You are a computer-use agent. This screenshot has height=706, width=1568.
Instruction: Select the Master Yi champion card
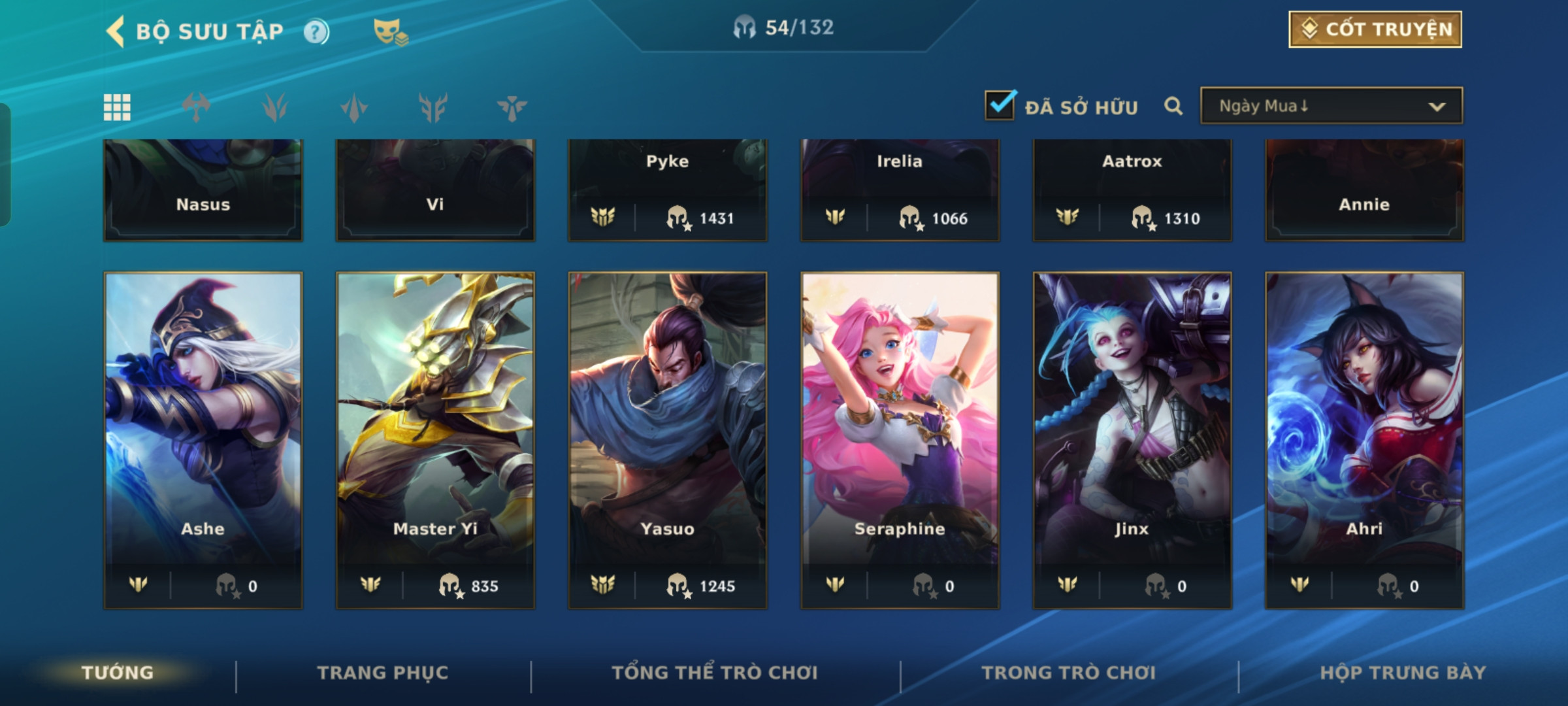(x=435, y=438)
